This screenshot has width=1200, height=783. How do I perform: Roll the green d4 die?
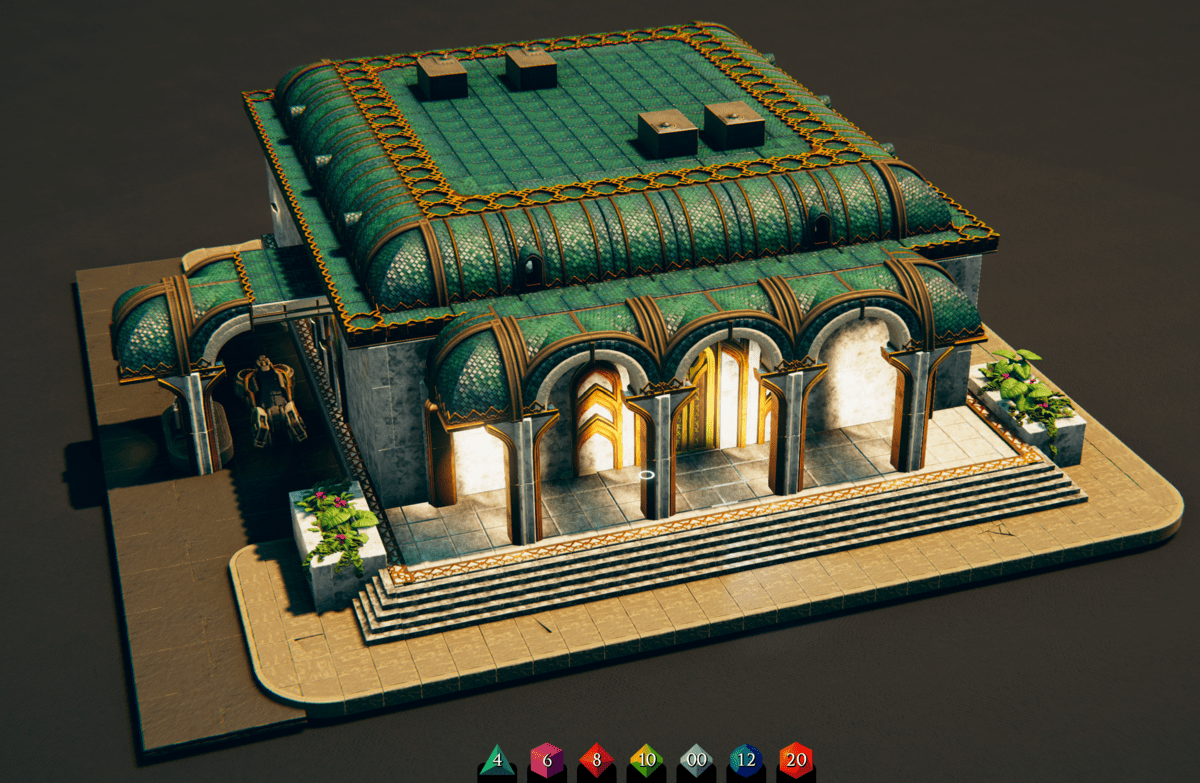click(x=497, y=761)
